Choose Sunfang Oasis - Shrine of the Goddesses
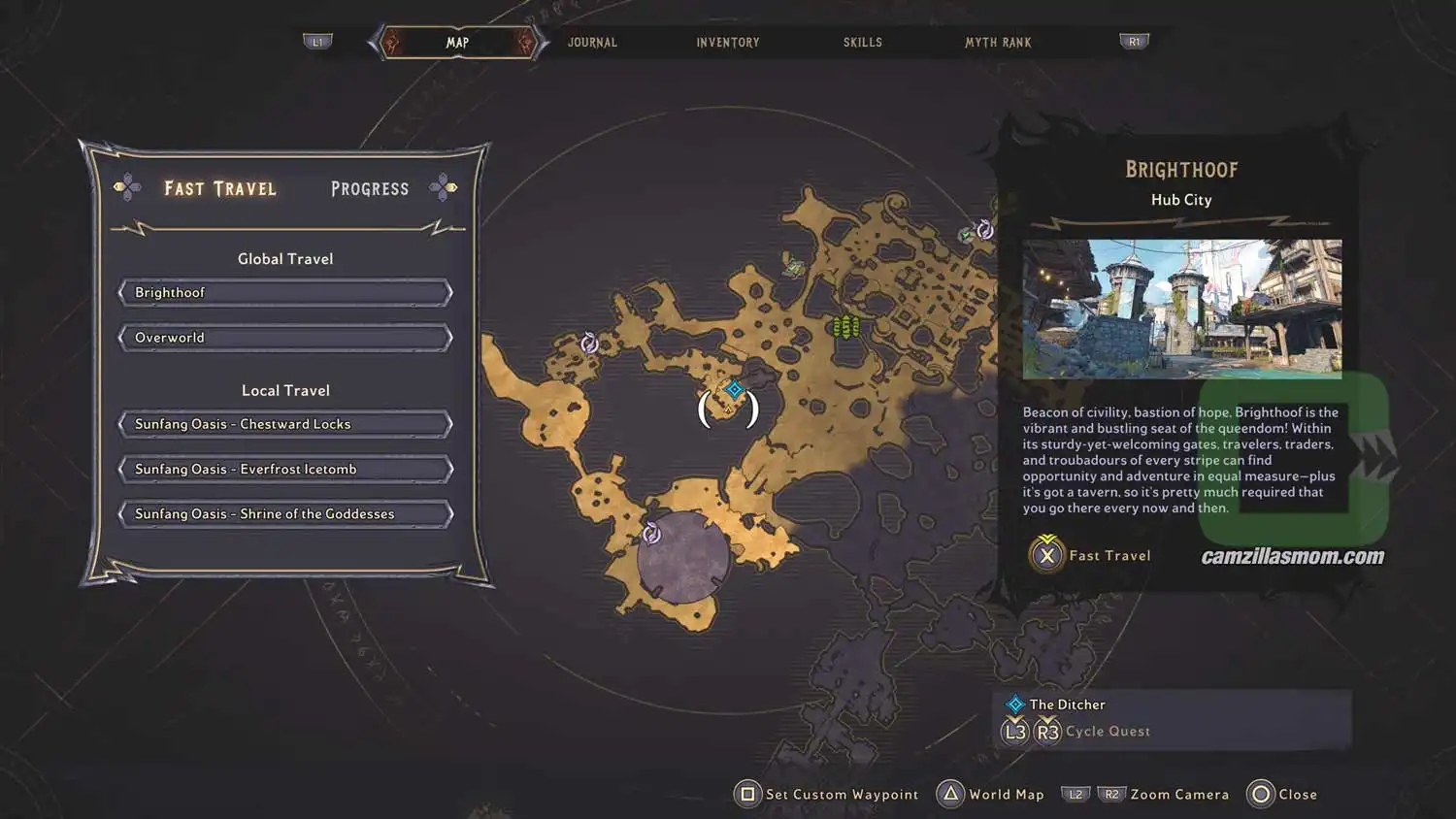This screenshot has width=1456, height=819. 284,513
